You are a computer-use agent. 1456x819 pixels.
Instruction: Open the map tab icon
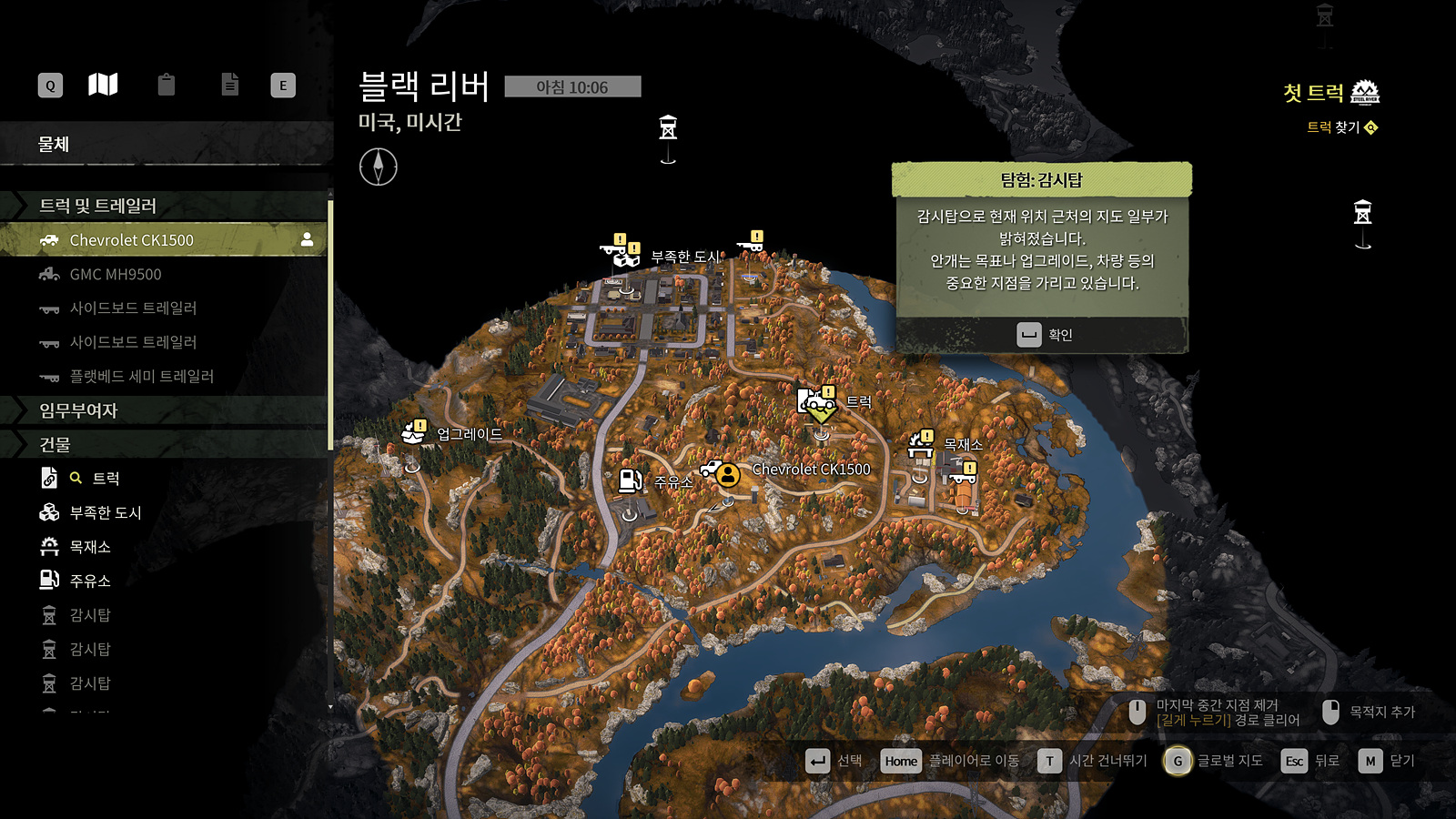point(103,86)
